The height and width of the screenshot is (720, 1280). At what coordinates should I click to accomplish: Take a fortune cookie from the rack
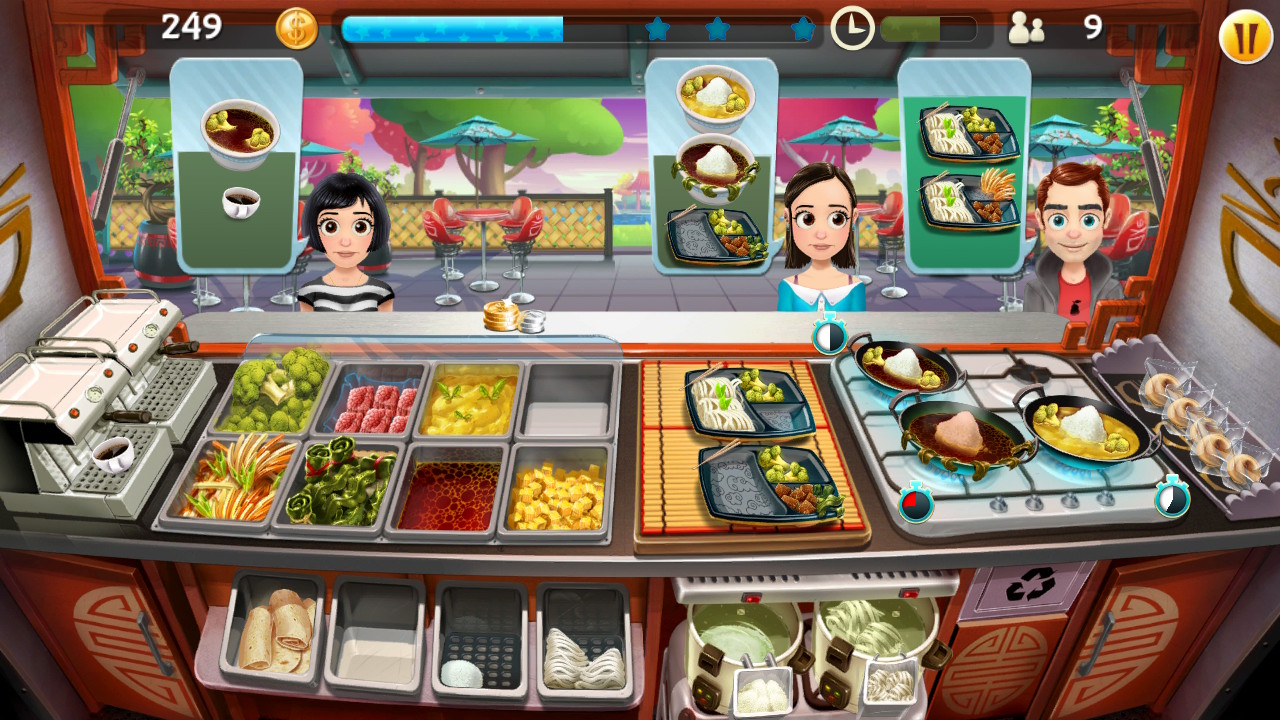tap(1190, 410)
